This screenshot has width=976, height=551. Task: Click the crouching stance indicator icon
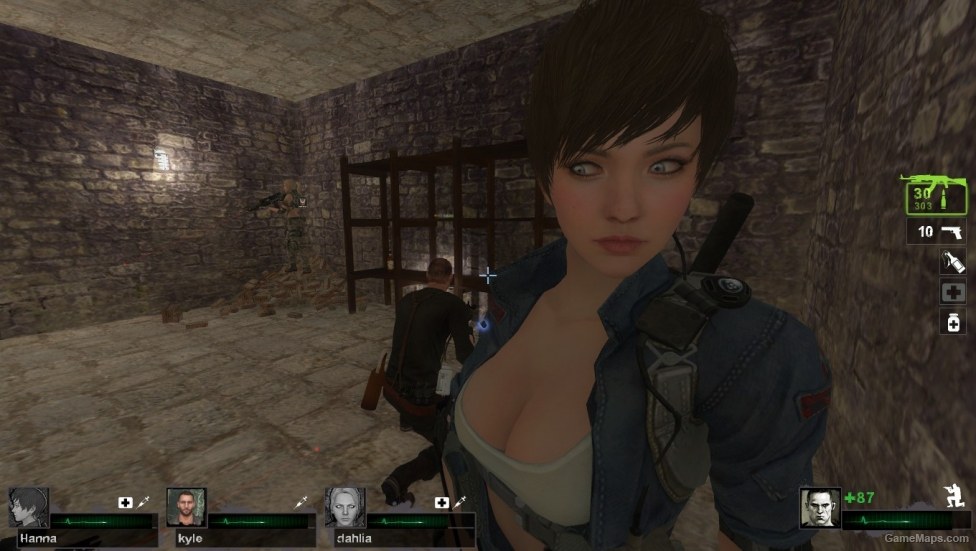953,494
